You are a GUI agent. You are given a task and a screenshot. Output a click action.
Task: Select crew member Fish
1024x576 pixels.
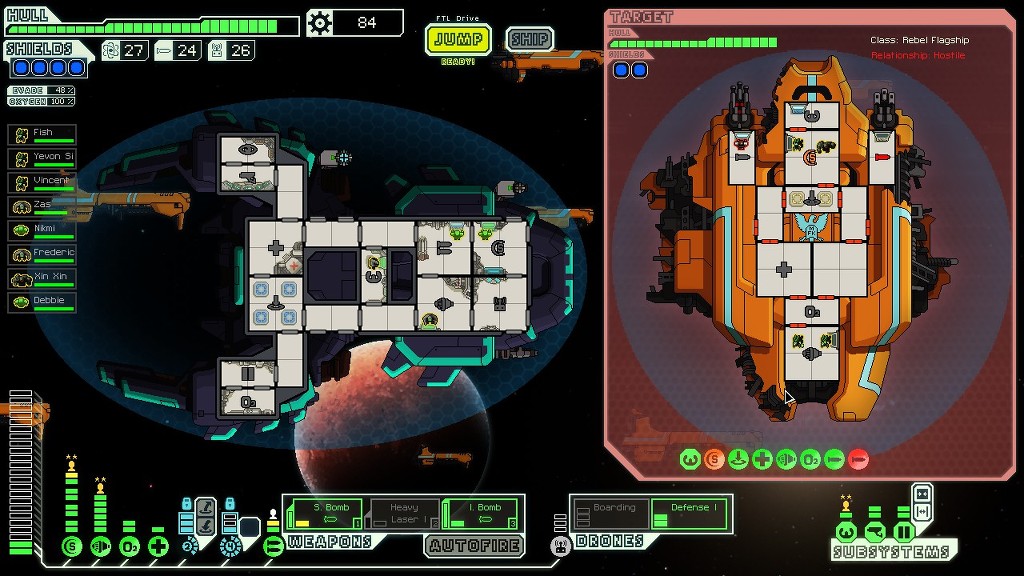coord(43,134)
